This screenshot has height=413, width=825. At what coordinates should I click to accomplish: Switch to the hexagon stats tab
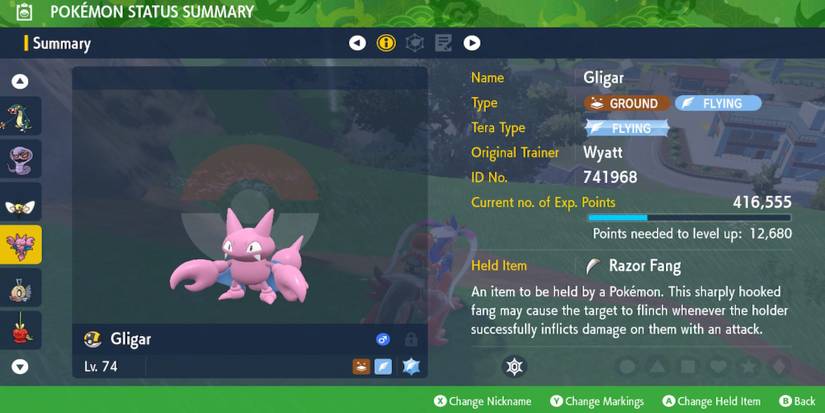click(x=415, y=43)
